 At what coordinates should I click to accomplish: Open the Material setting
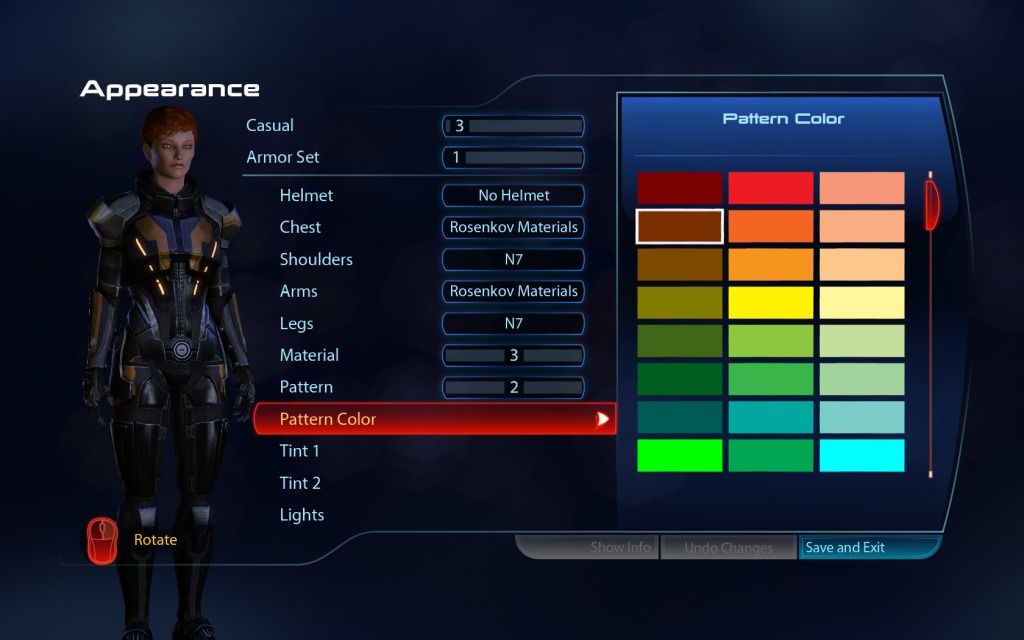click(309, 356)
